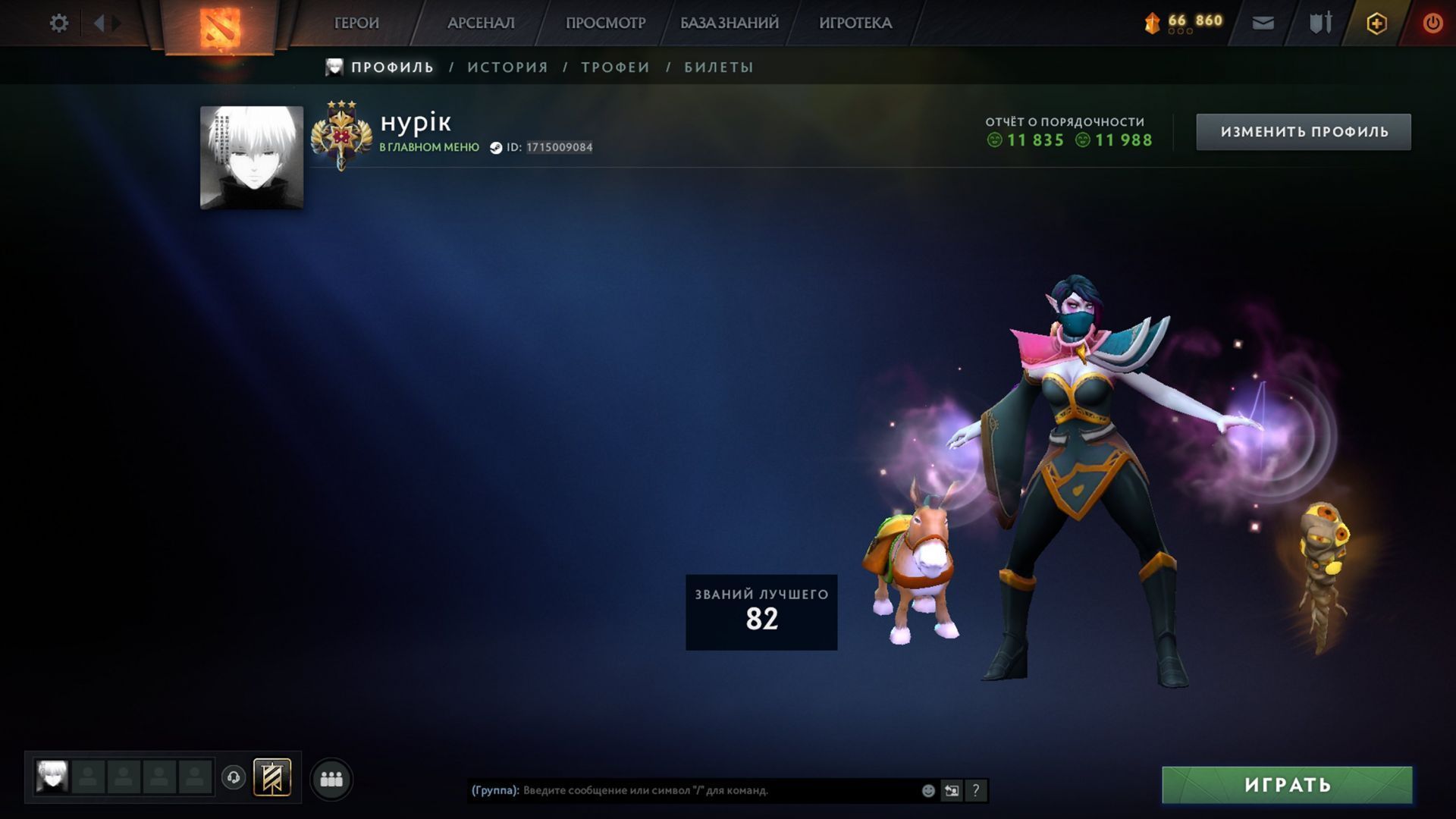The image size is (1456, 819).
Task: Open the friends list group icon
Action: pos(331,779)
